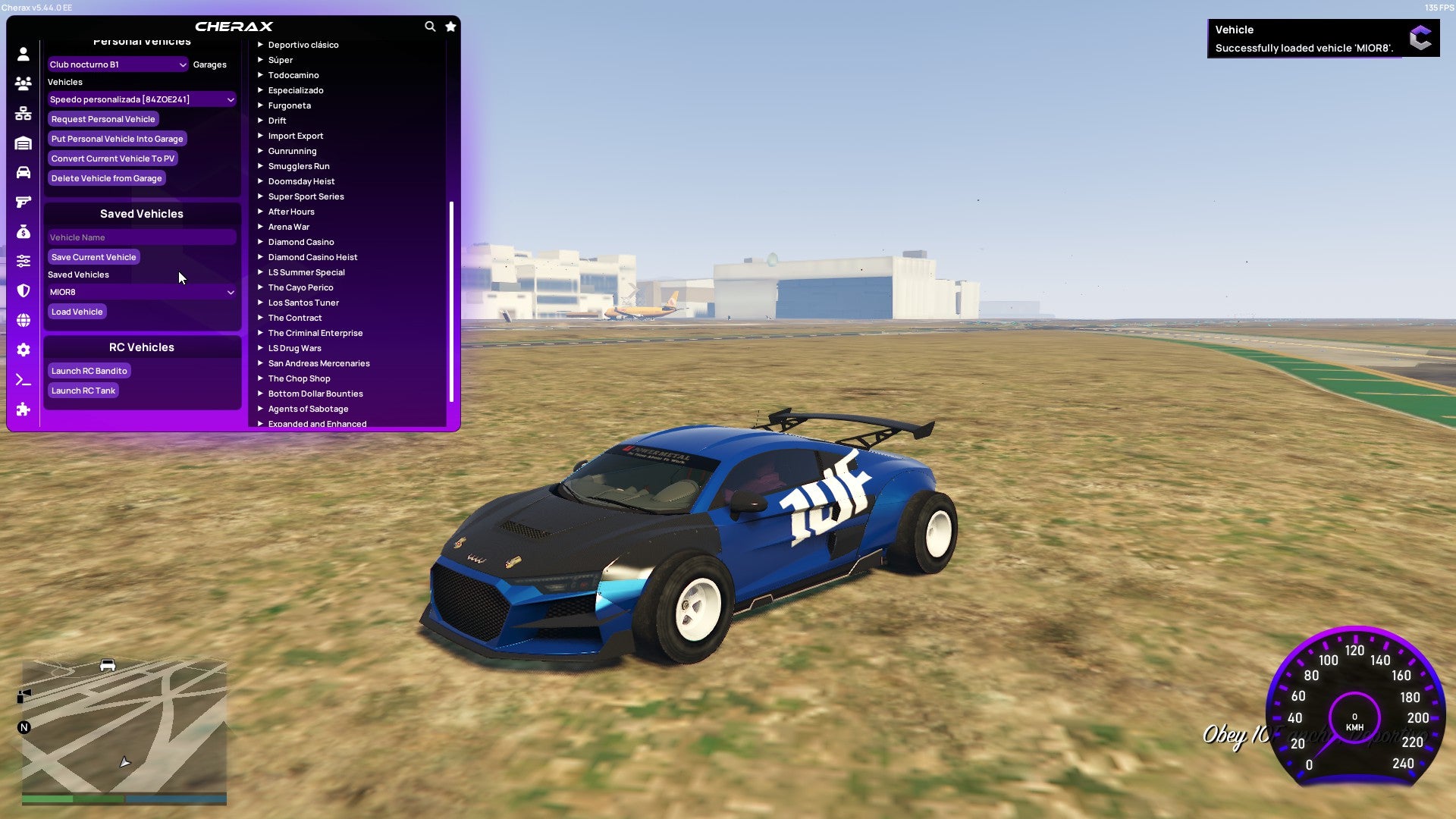Open Money options via moneybag icon
Image resolution: width=1456 pixels, height=819 pixels.
(x=23, y=231)
